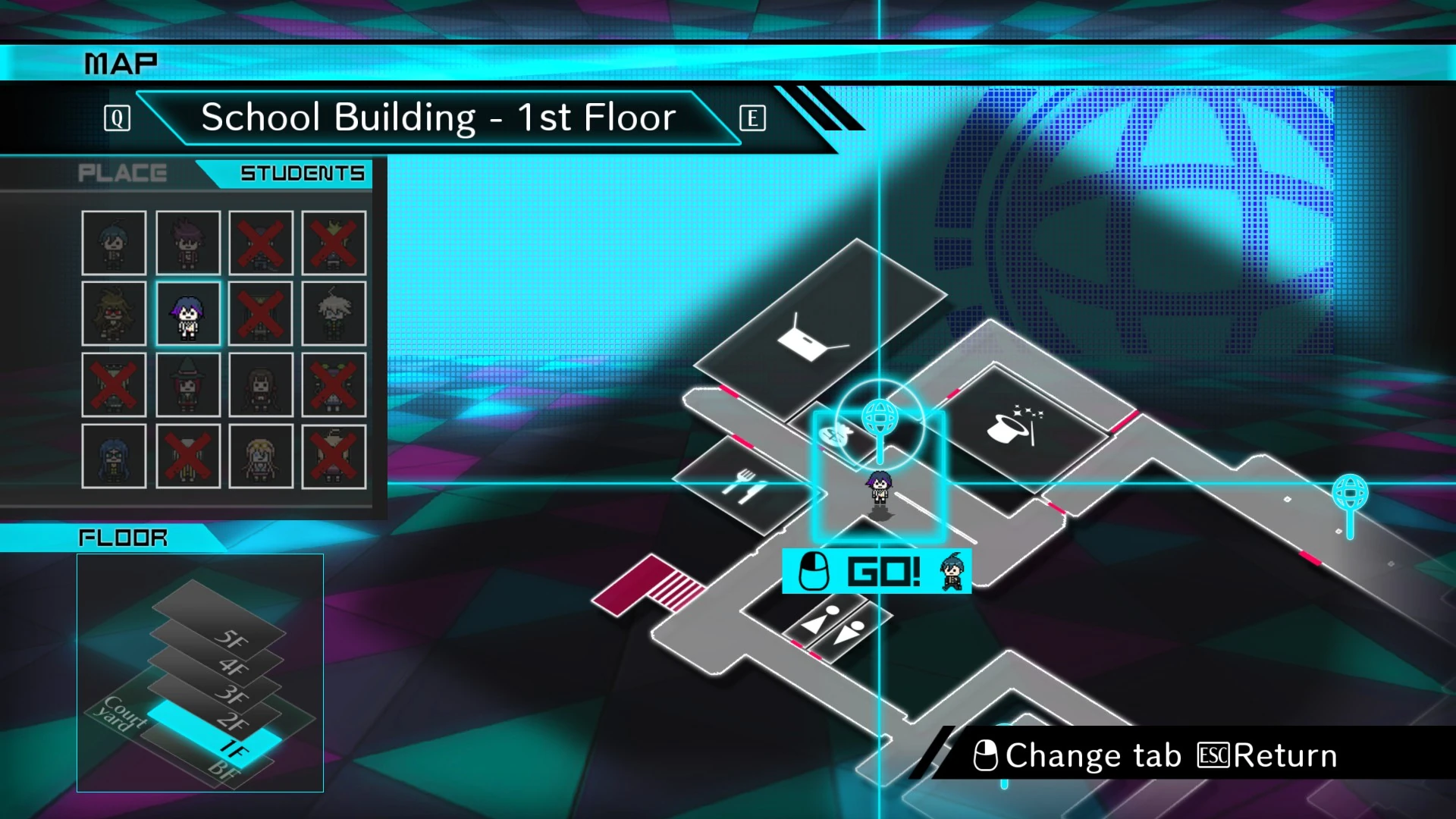The image size is (1456, 819).
Task: Select Himiko's witch-hat portrait
Action: tap(188, 384)
